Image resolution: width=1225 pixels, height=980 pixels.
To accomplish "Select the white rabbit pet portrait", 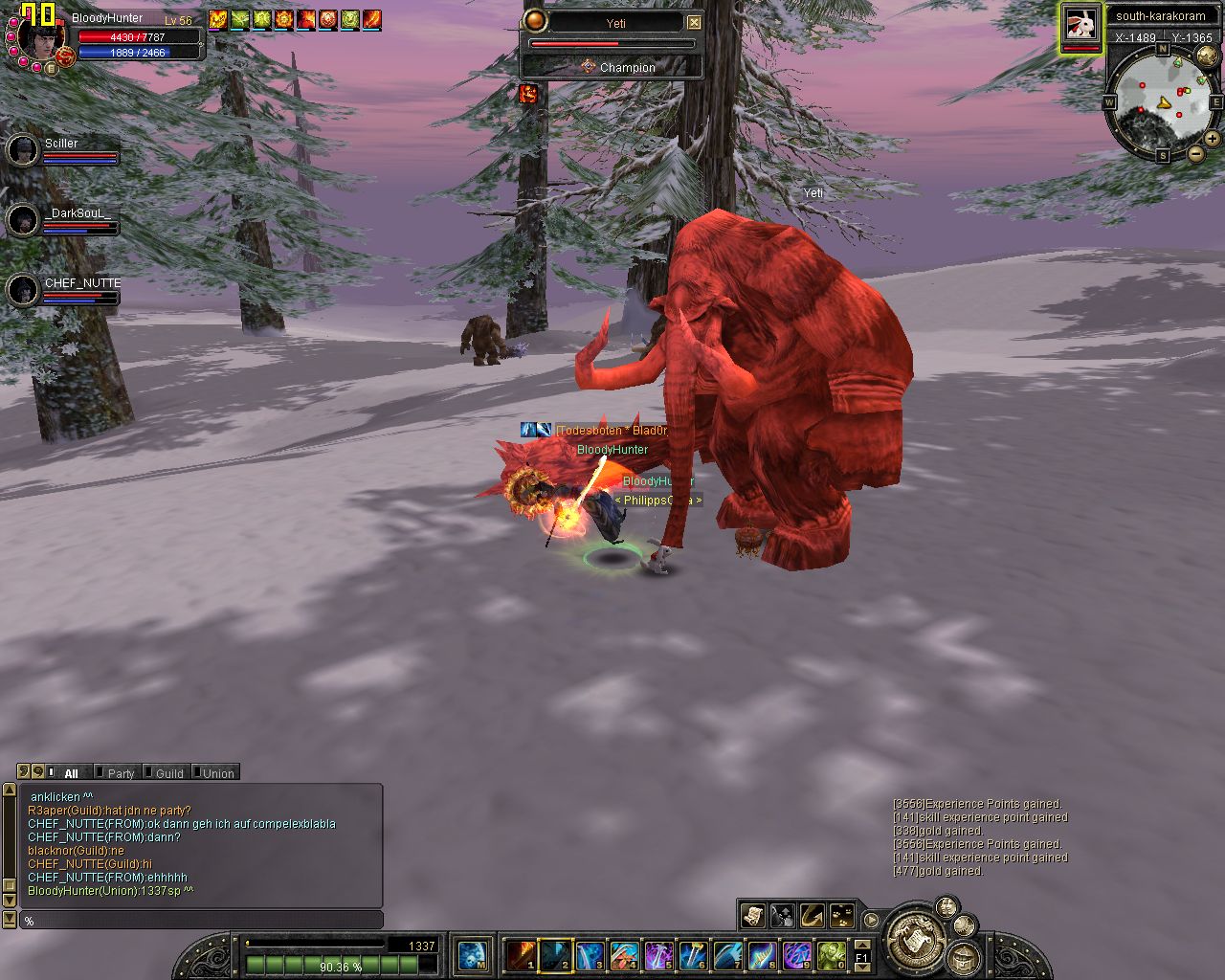I will tap(1081, 26).
